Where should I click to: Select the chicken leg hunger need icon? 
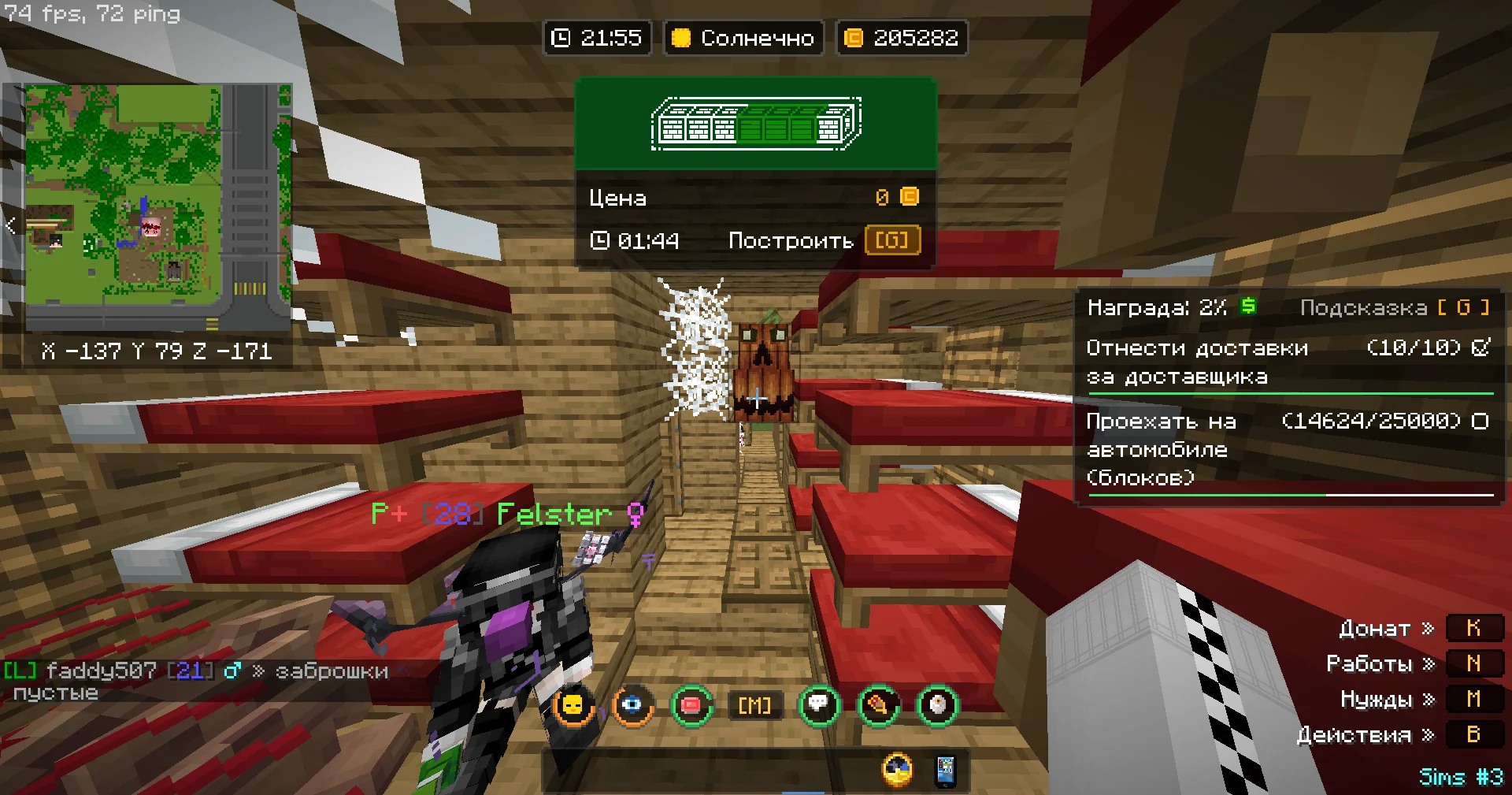click(878, 705)
